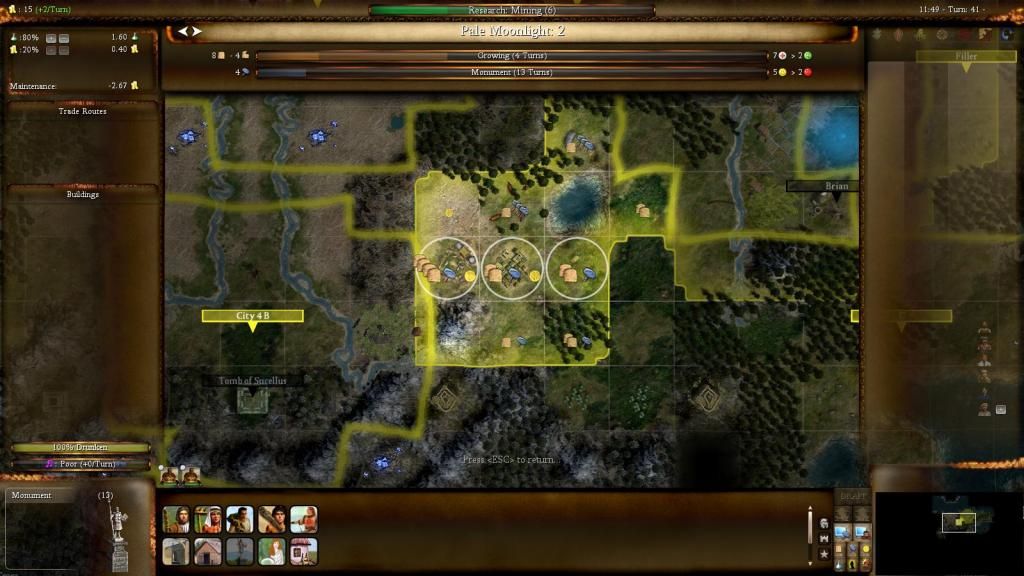
Task: Choose the white-headscarf unit icon
Action: (208, 520)
